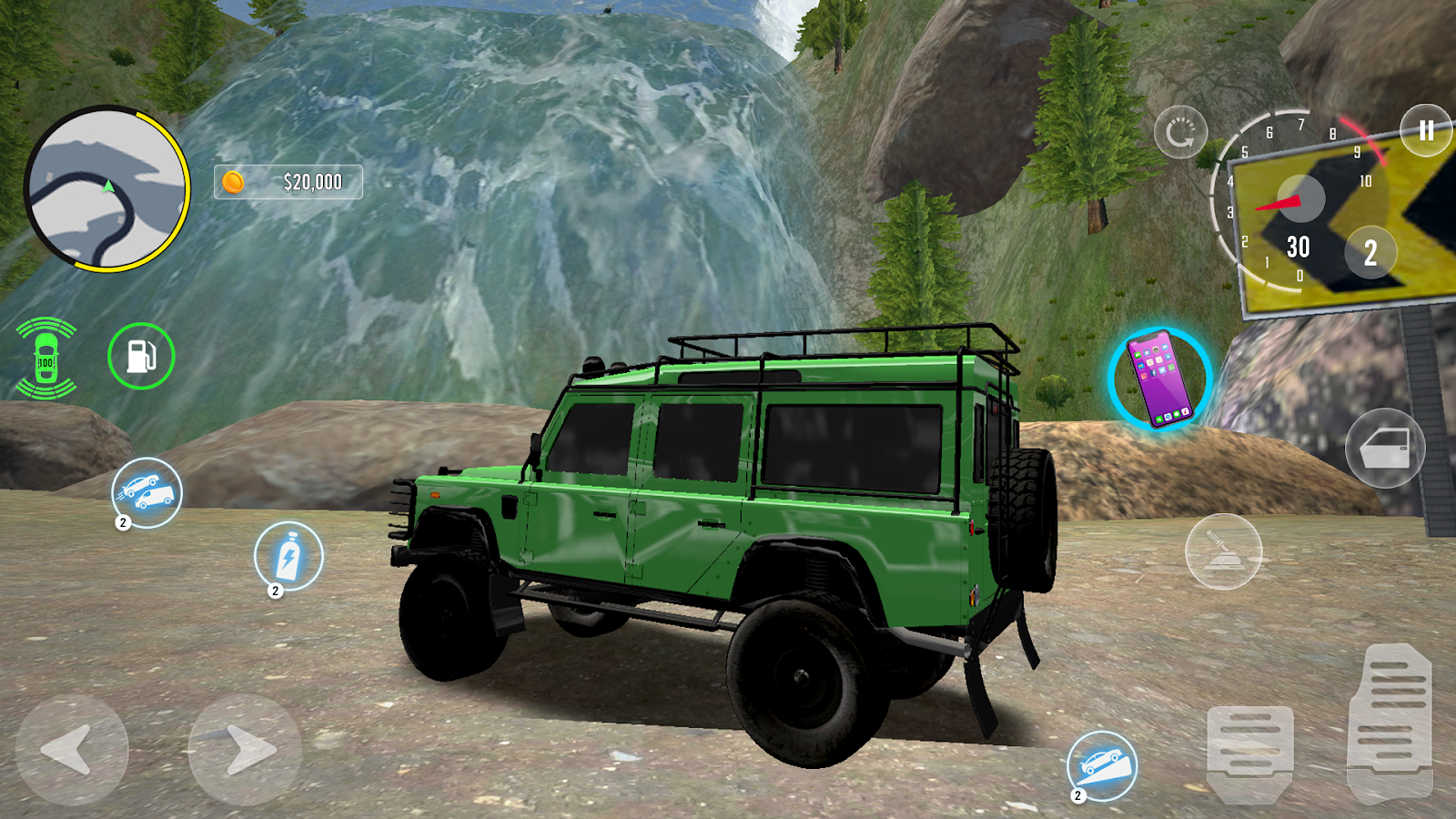Shift gears with the gear lever button
The width and height of the screenshot is (1456, 819).
pos(1223,551)
